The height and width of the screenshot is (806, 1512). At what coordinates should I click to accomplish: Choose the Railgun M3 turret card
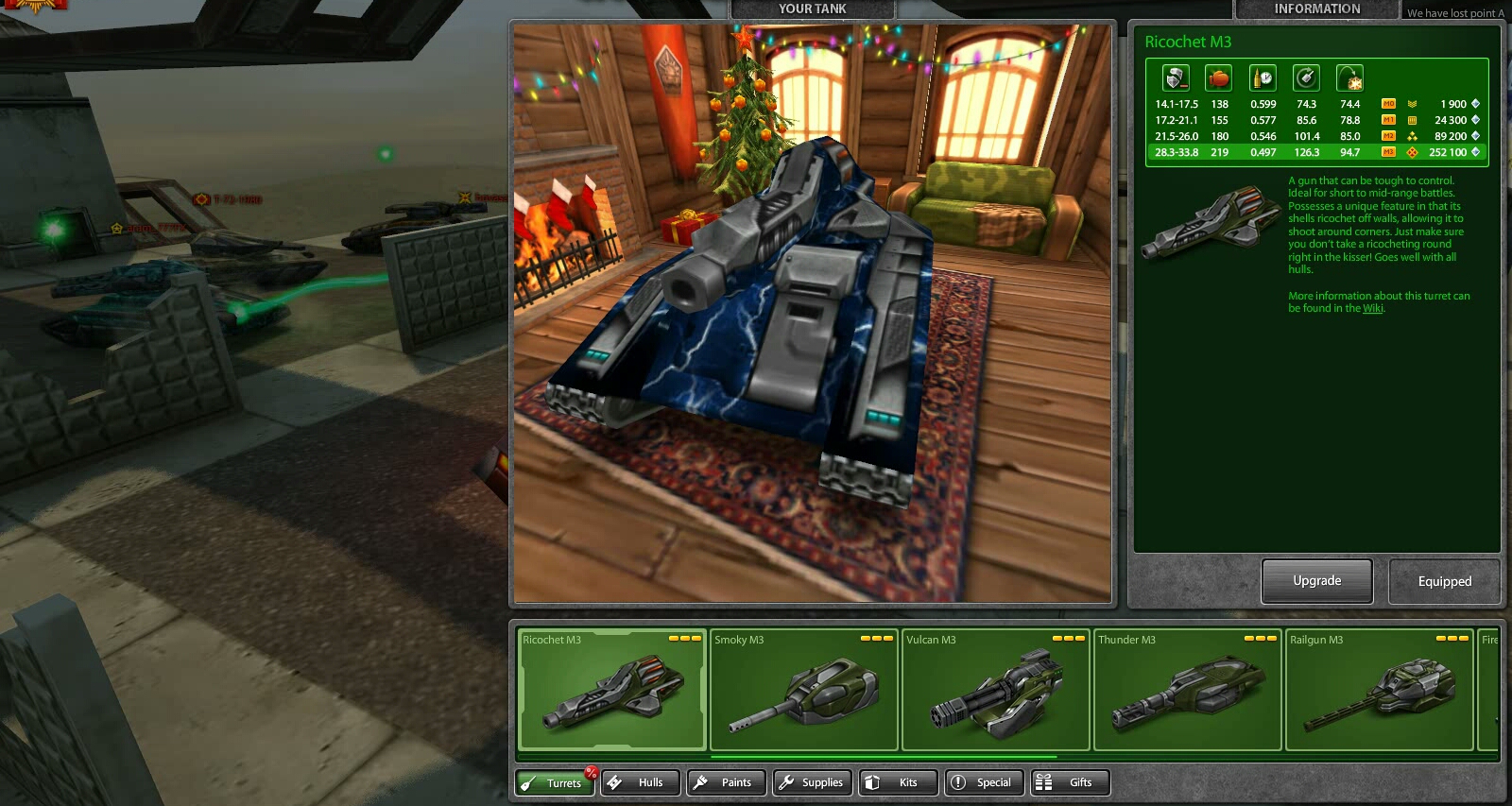[1379, 690]
